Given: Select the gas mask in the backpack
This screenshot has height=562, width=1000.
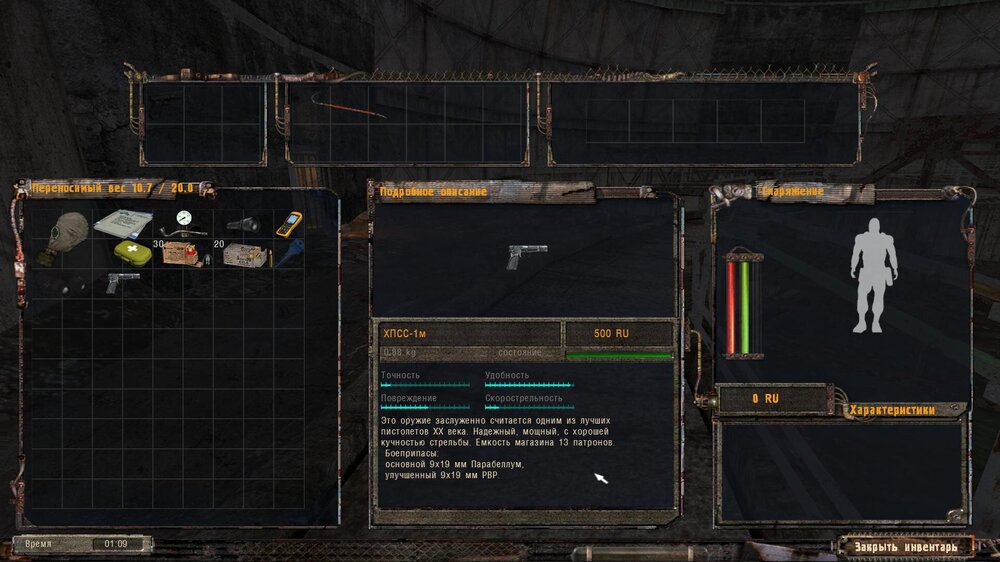Looking at the screenshot, I should coord(62,235).
